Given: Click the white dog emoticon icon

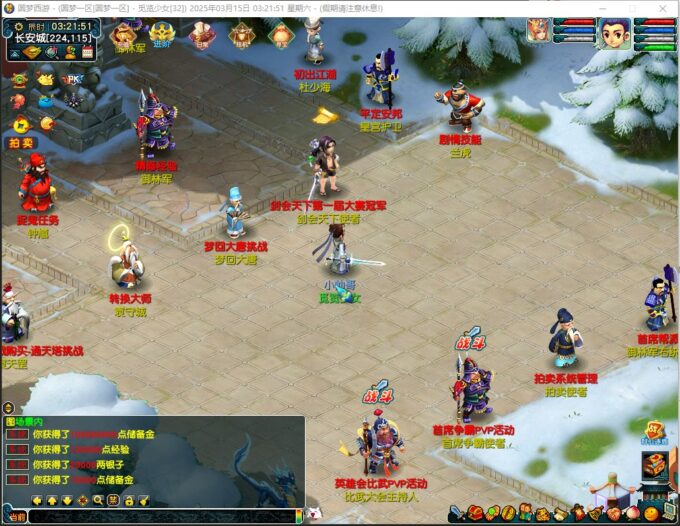Looking at the screenshot, I should tap(314, 513).
